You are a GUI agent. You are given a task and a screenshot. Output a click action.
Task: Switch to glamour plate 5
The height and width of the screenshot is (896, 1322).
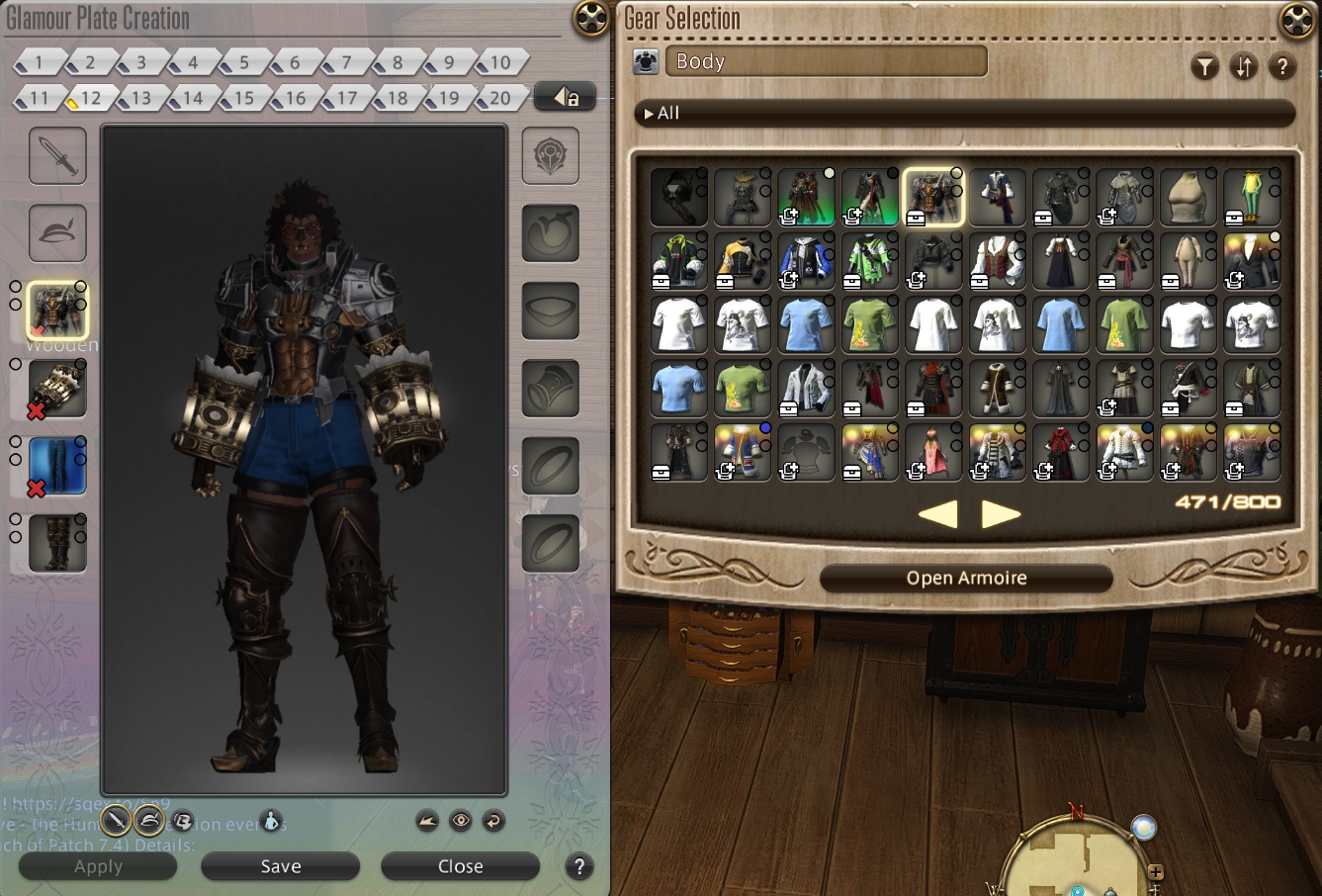click(243, 63)
